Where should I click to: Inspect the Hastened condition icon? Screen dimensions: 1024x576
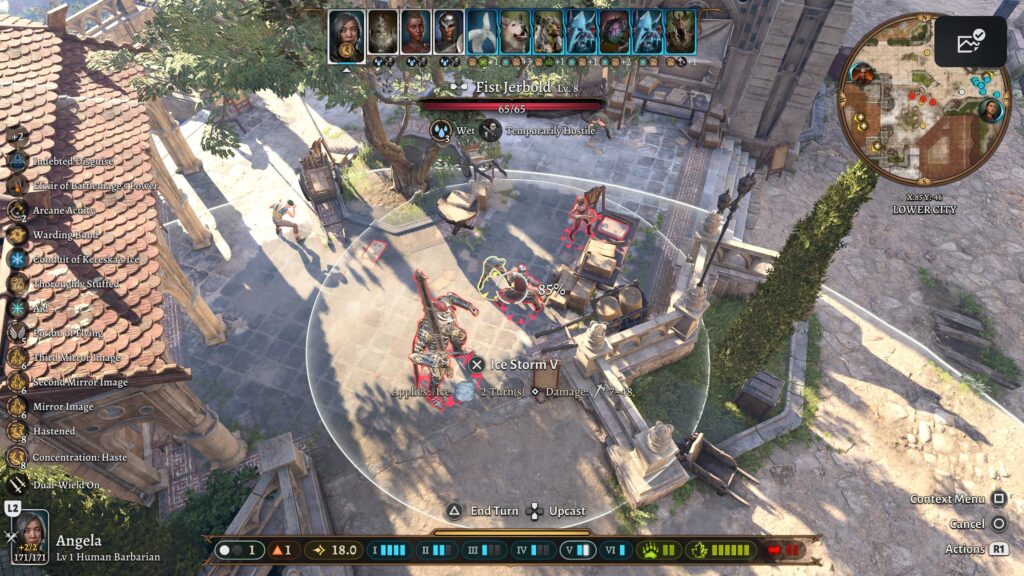click(x=17, y=431)
